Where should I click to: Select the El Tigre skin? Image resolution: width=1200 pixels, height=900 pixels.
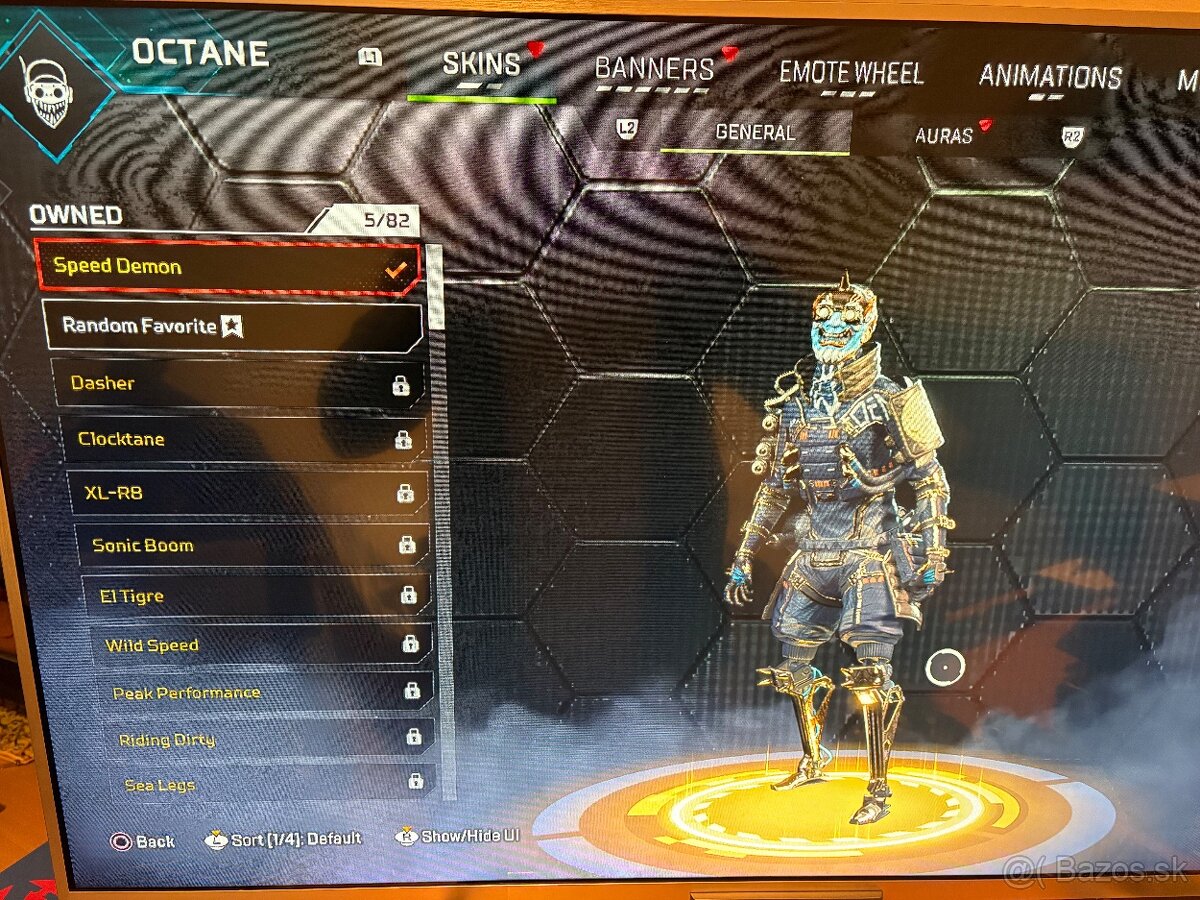pos(258,596)
